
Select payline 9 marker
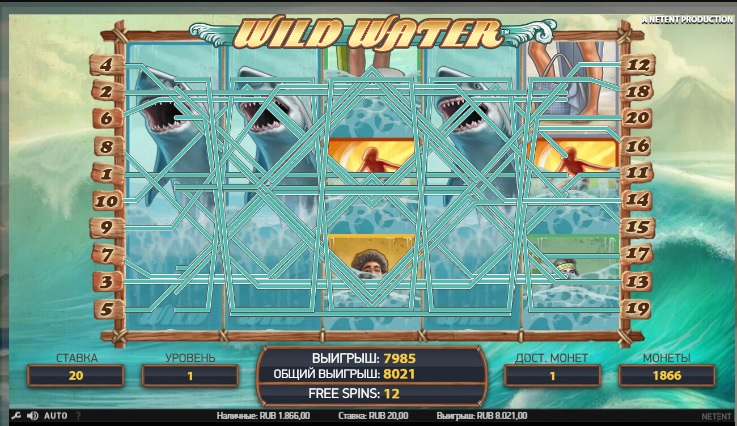click(106, 227)
